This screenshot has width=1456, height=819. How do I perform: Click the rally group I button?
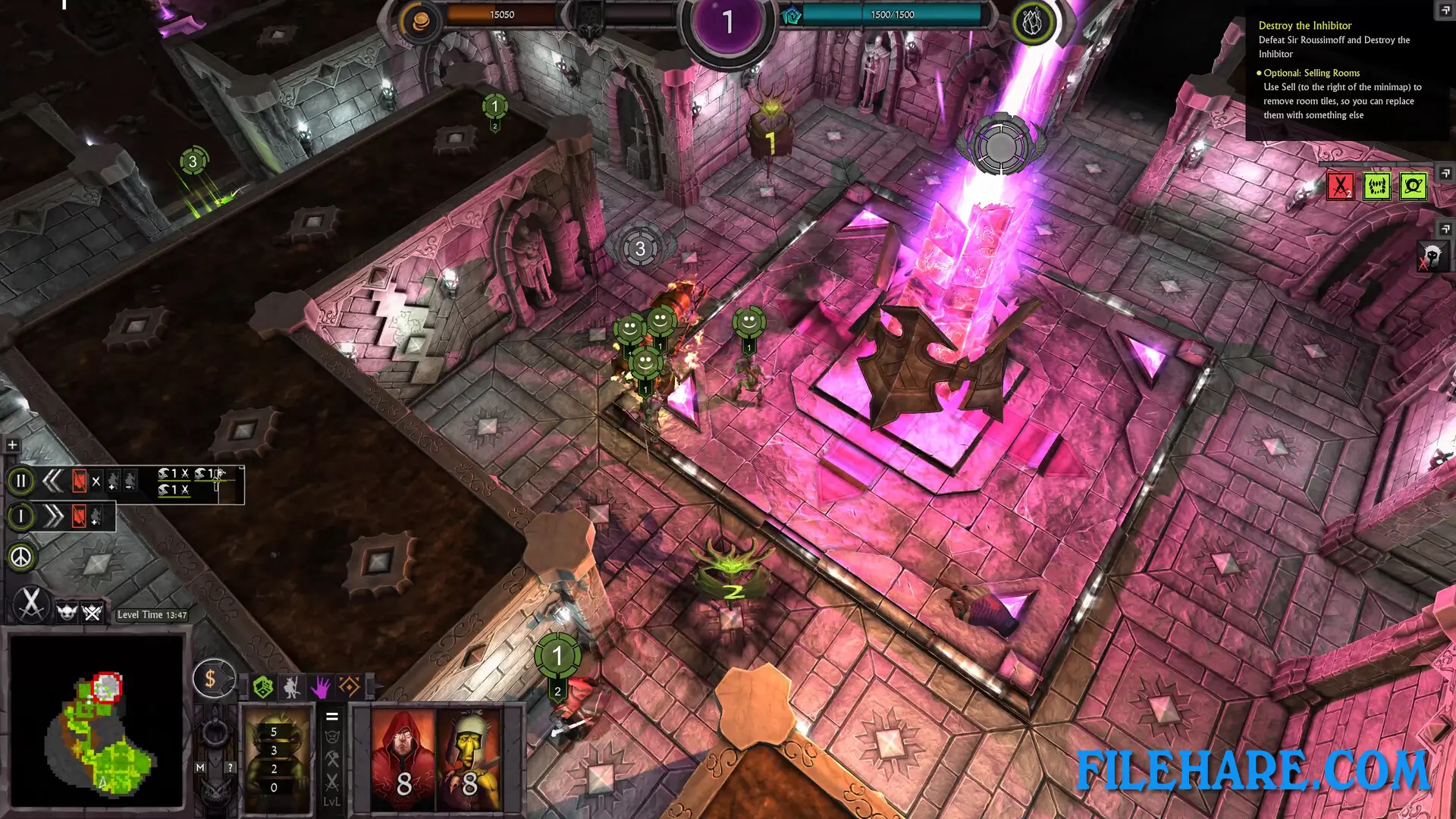coord(21,516)
